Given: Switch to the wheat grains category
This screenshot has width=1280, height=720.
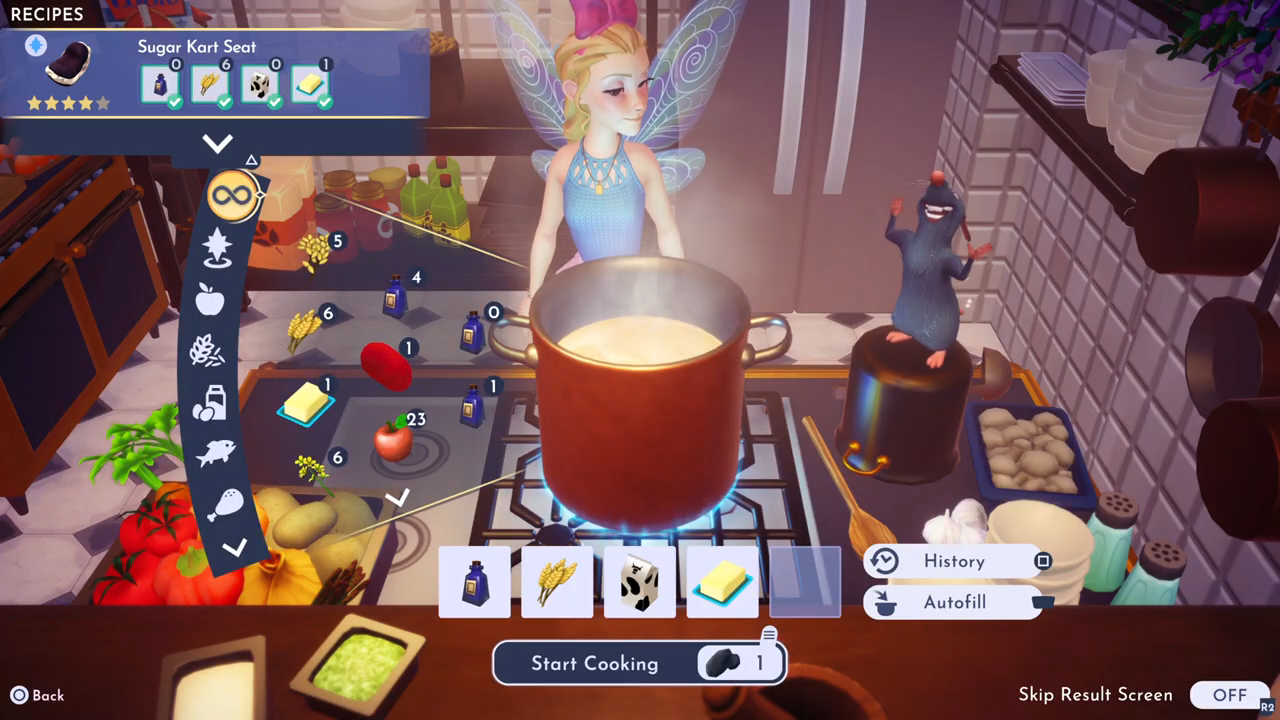Looking at the screenshot, I should pyautogui.click(x=208, y=351).
